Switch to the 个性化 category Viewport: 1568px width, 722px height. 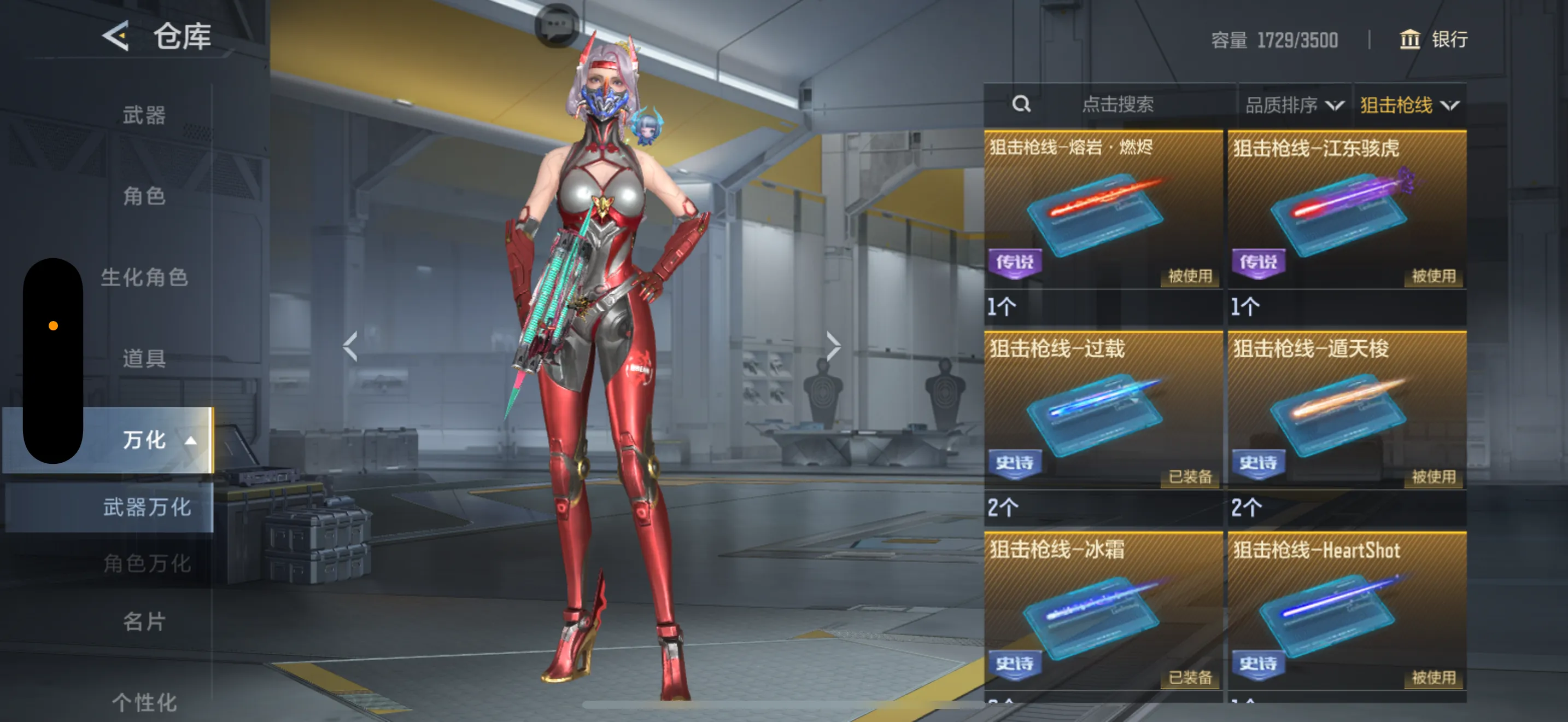(x=144, y=702)
